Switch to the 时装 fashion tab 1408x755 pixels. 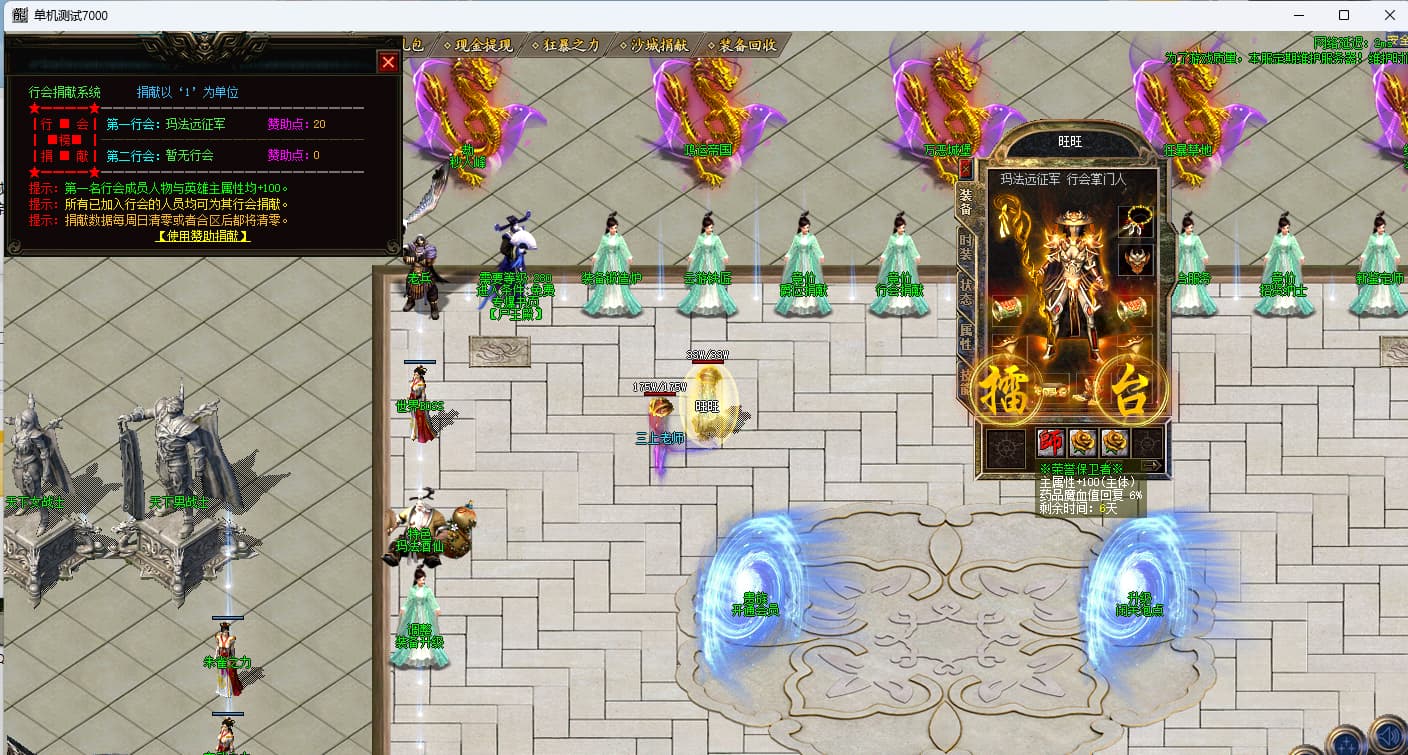click(x=965, y=247)
